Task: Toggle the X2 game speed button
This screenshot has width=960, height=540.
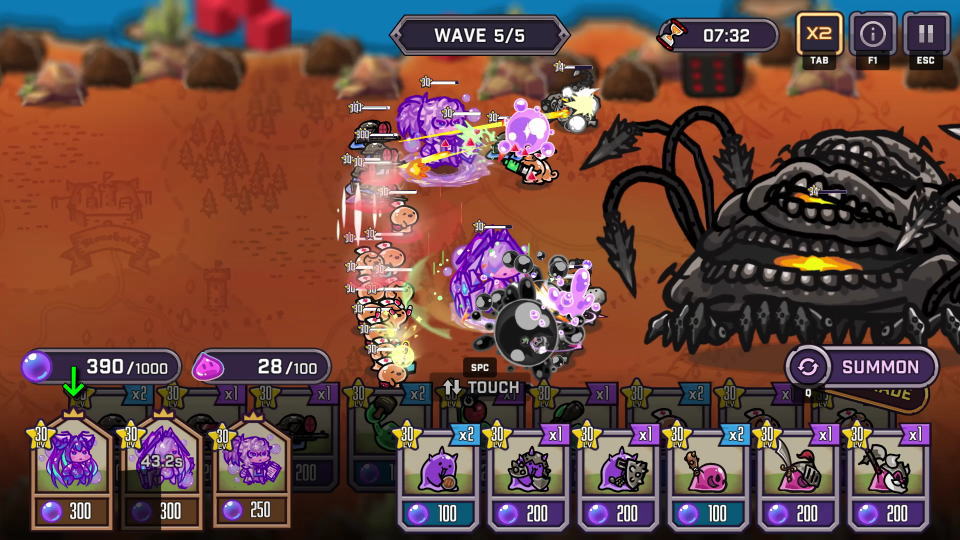Action: (819, 35)
